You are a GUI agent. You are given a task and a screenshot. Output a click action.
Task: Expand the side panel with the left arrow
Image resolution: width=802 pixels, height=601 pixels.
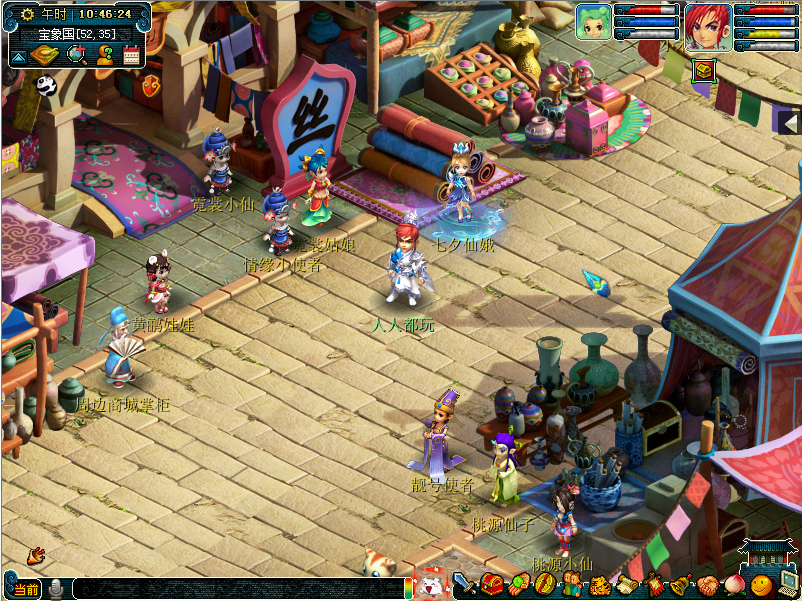coord(788,122)
